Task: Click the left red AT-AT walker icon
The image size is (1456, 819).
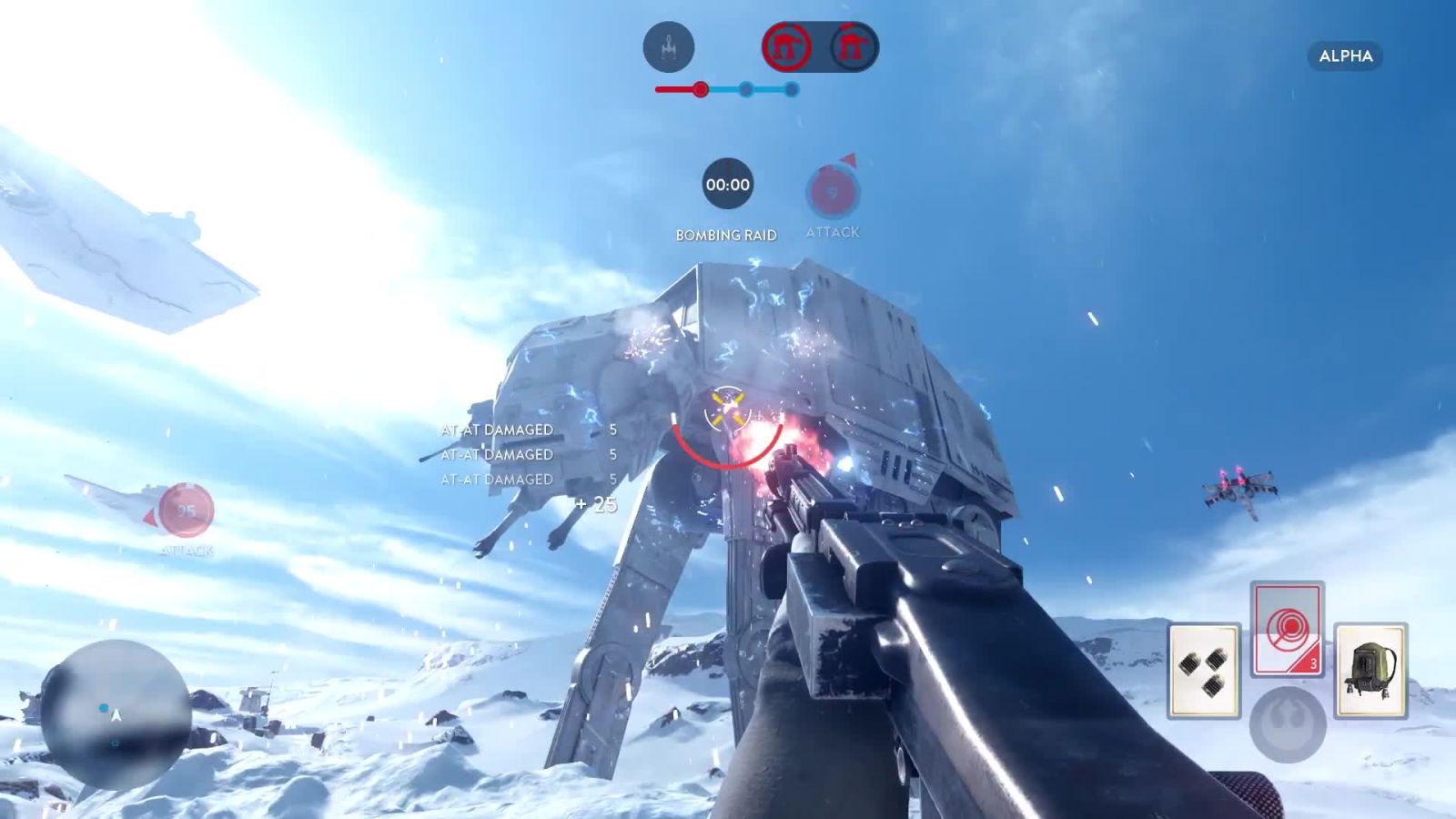Action: pyautogui.click(x=788, y=45)
